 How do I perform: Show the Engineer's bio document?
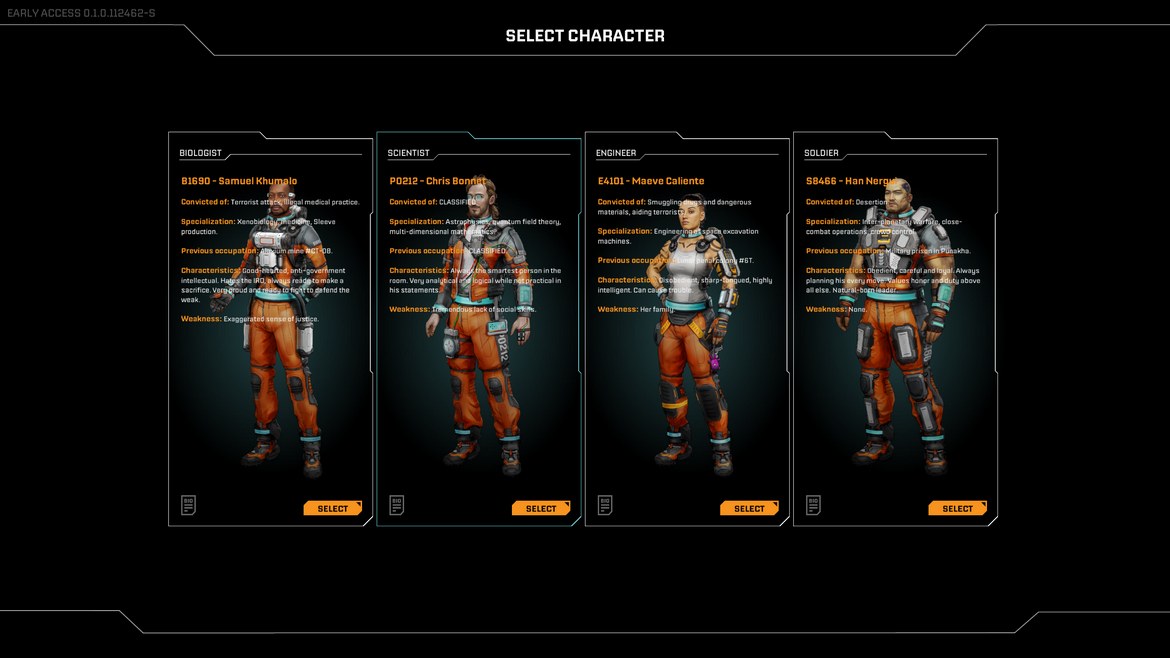tap(604, 505)
